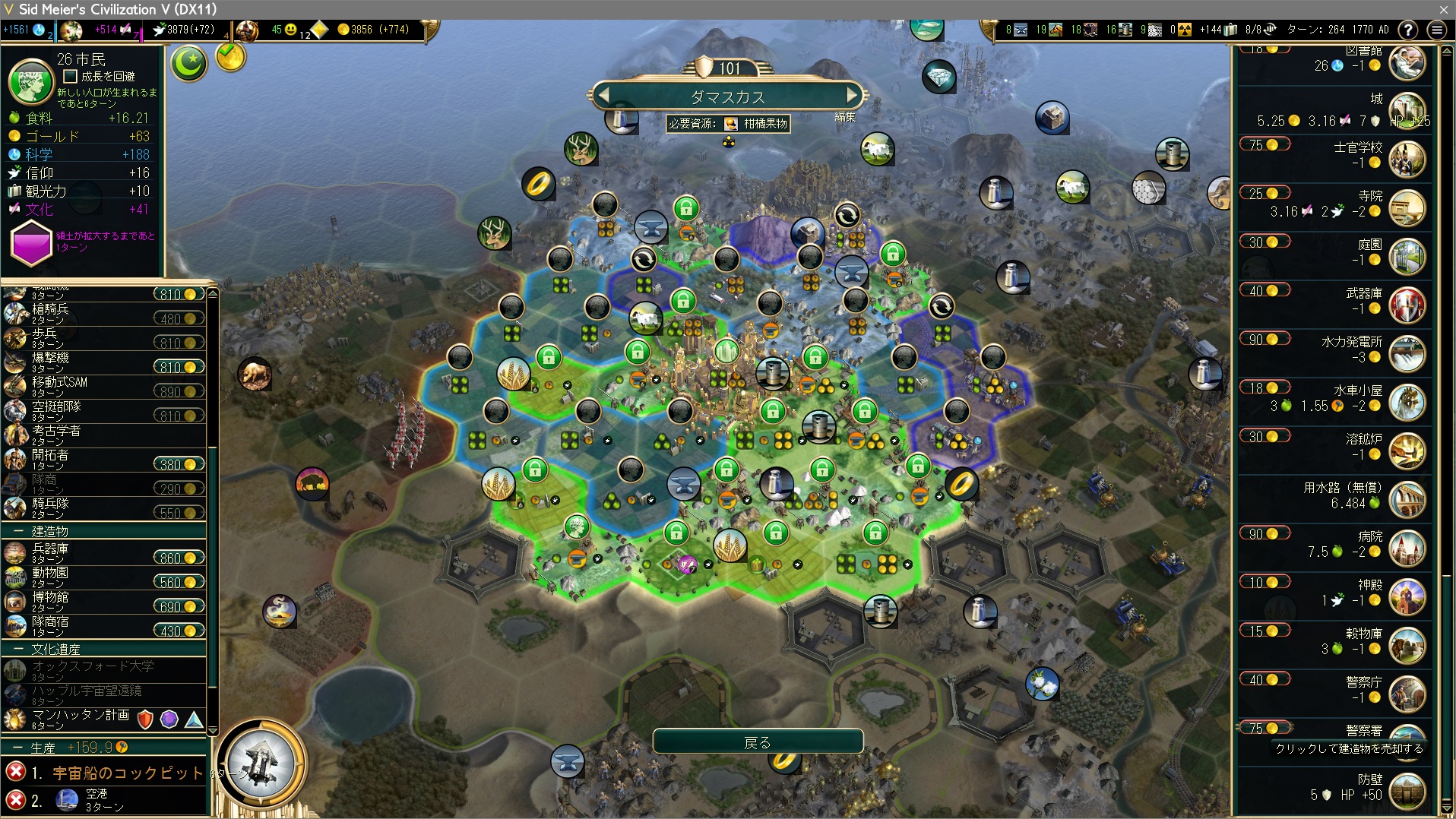Buy 博物館 for 690 gold
The image size is (1456, 819).
pos(179,607)
